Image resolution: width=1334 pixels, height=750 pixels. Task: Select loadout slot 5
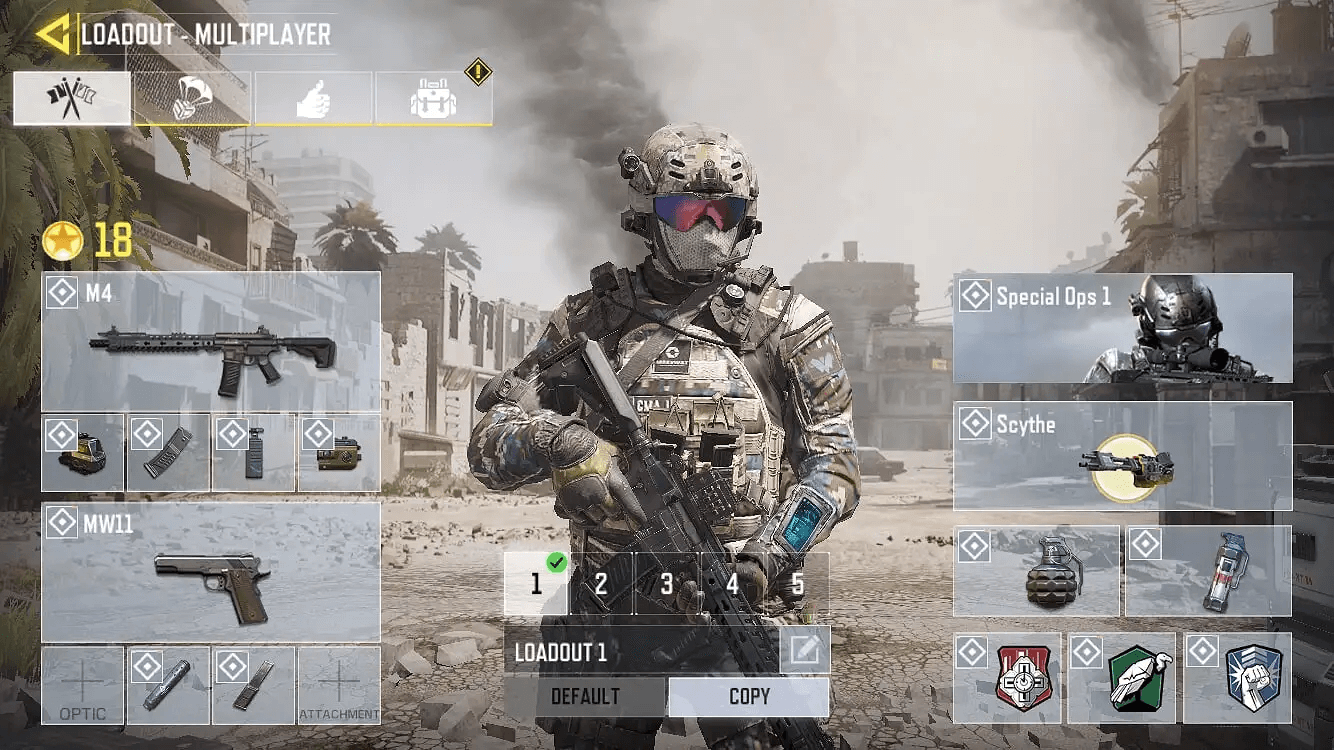pos(800,583)
